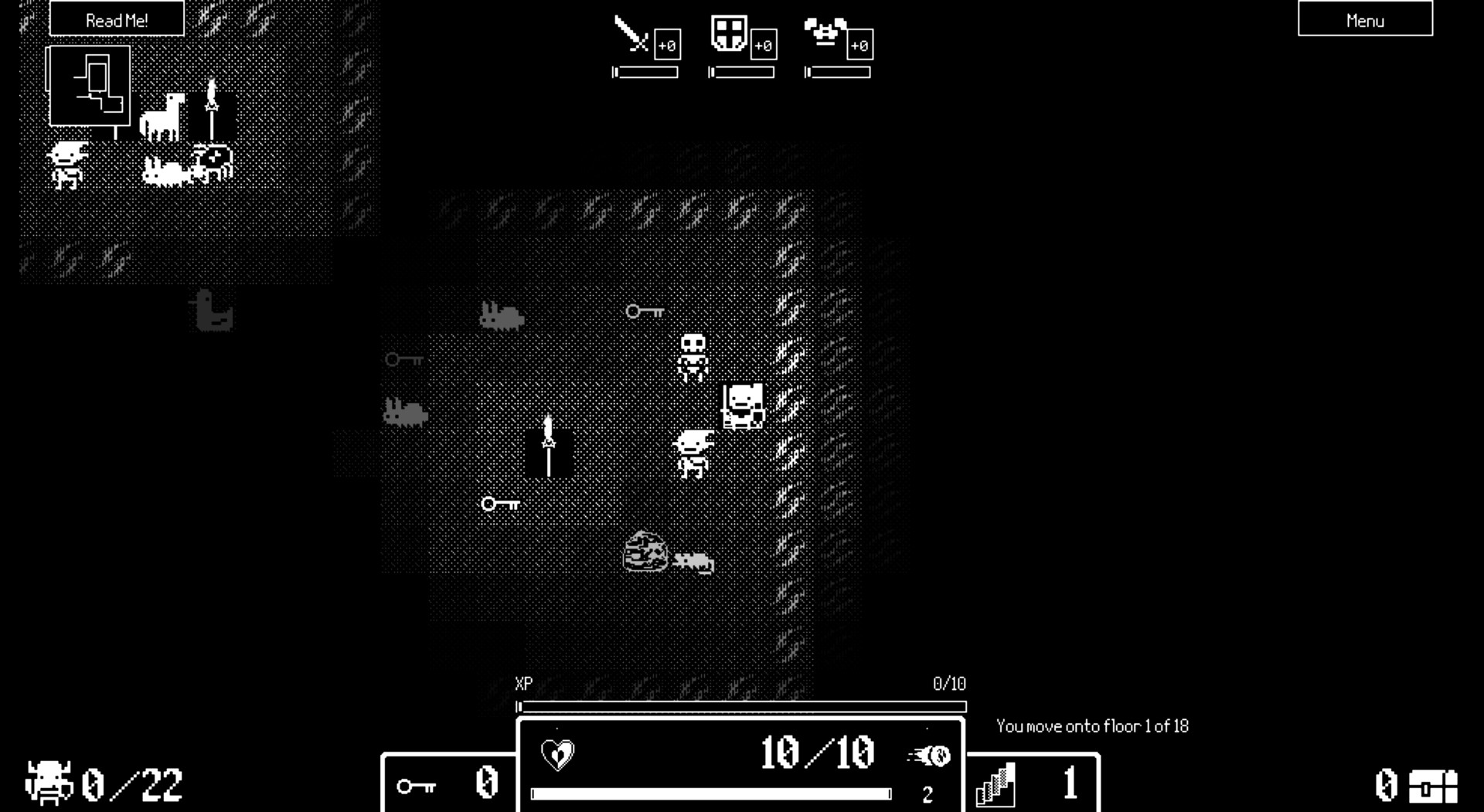Image resolution: width=1484 pixels, height=812 pixels.
Task: Click the rabbit creature on the map
Action: (501, 314)
